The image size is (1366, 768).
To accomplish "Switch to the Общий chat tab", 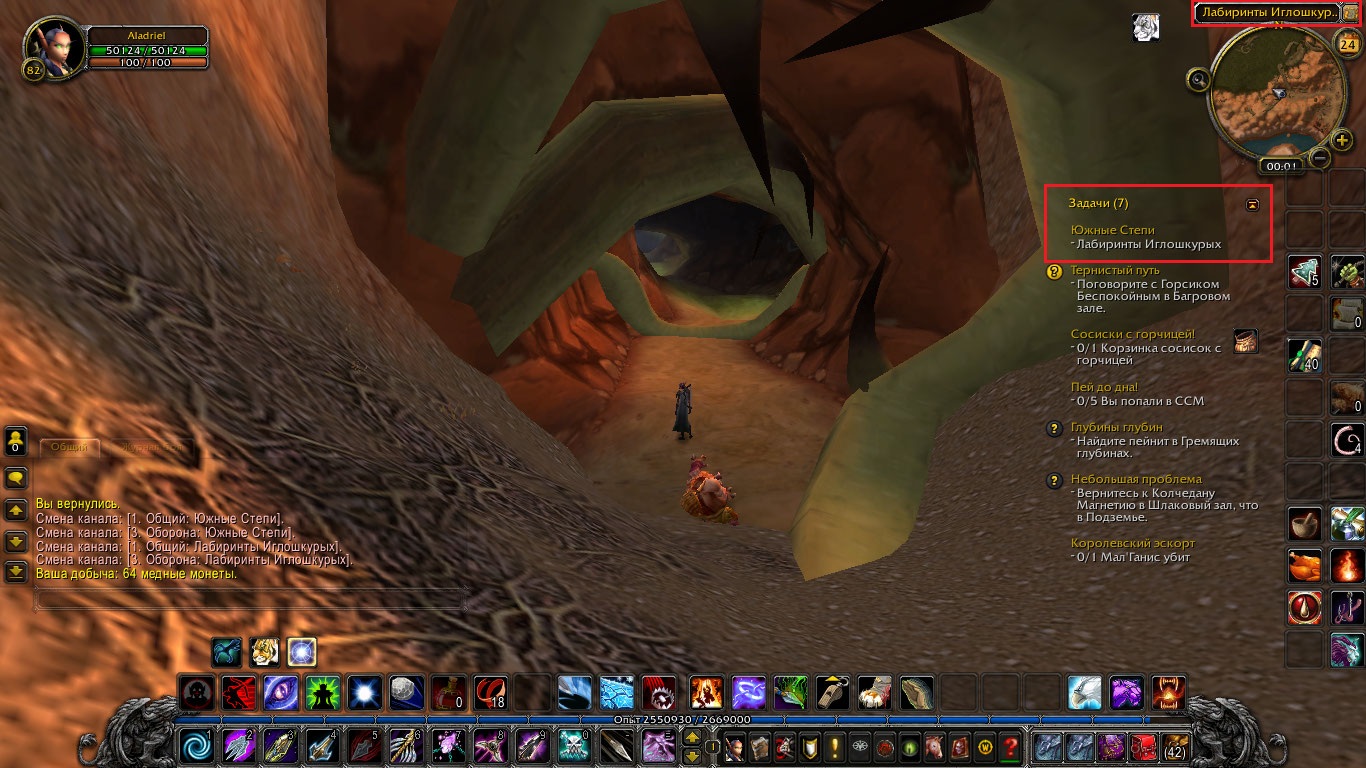I will 69,447.
